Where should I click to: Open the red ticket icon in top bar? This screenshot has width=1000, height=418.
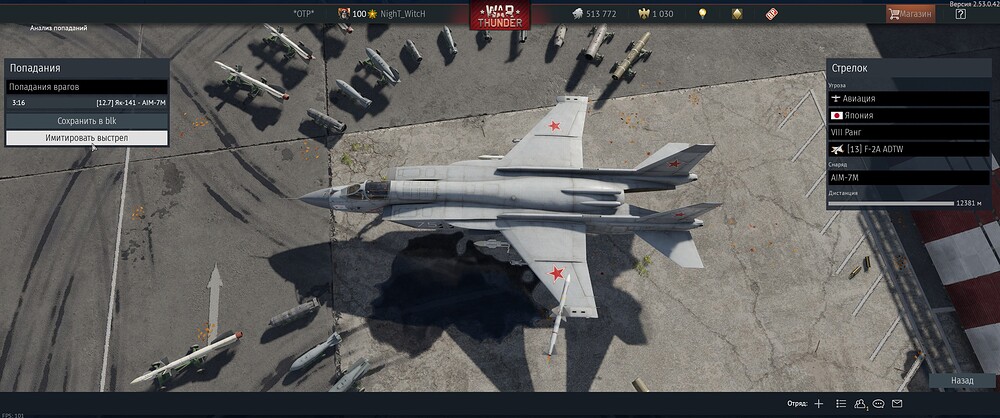[772, 14]
